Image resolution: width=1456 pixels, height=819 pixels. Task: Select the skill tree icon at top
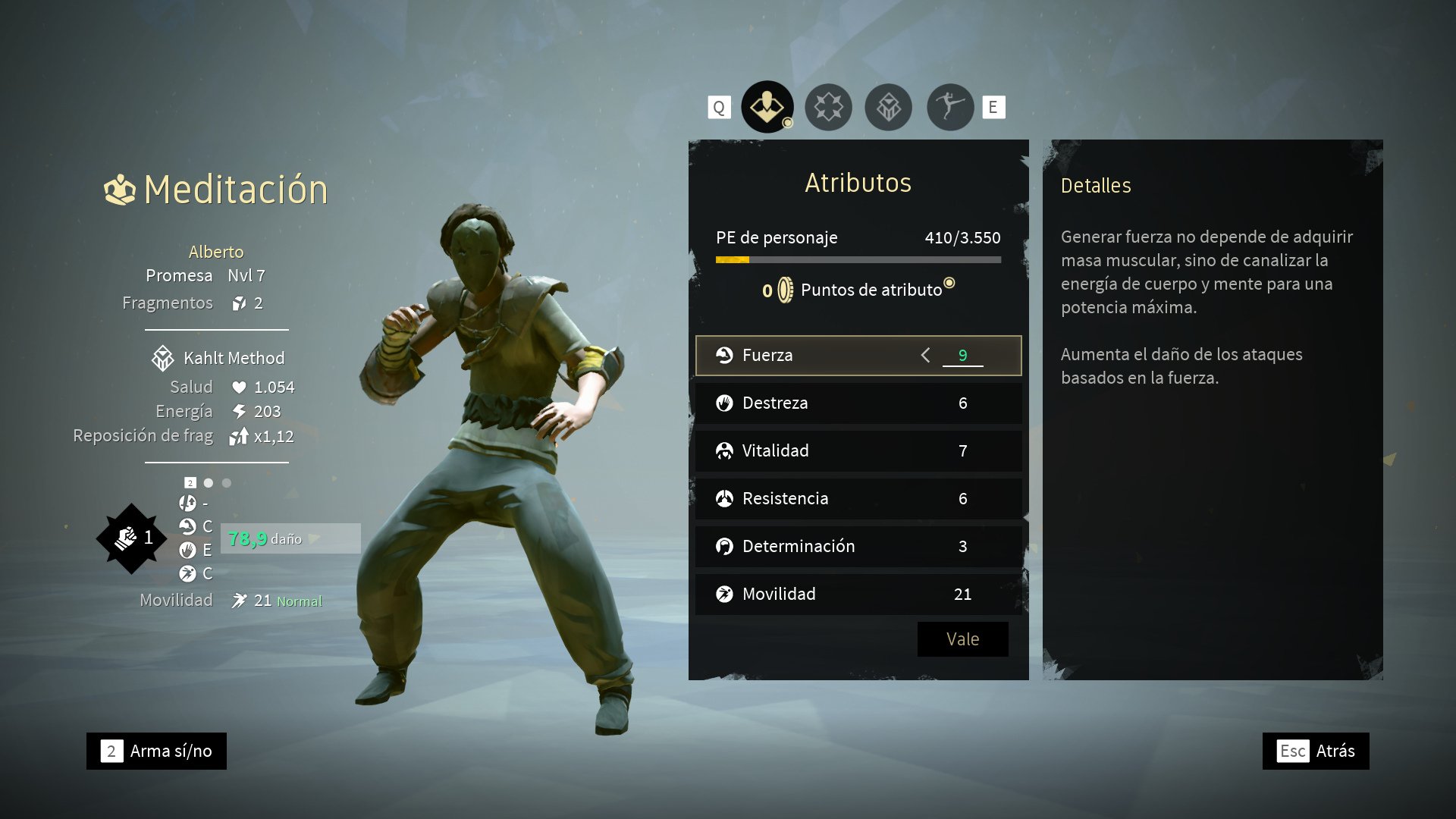pos(828,107)
